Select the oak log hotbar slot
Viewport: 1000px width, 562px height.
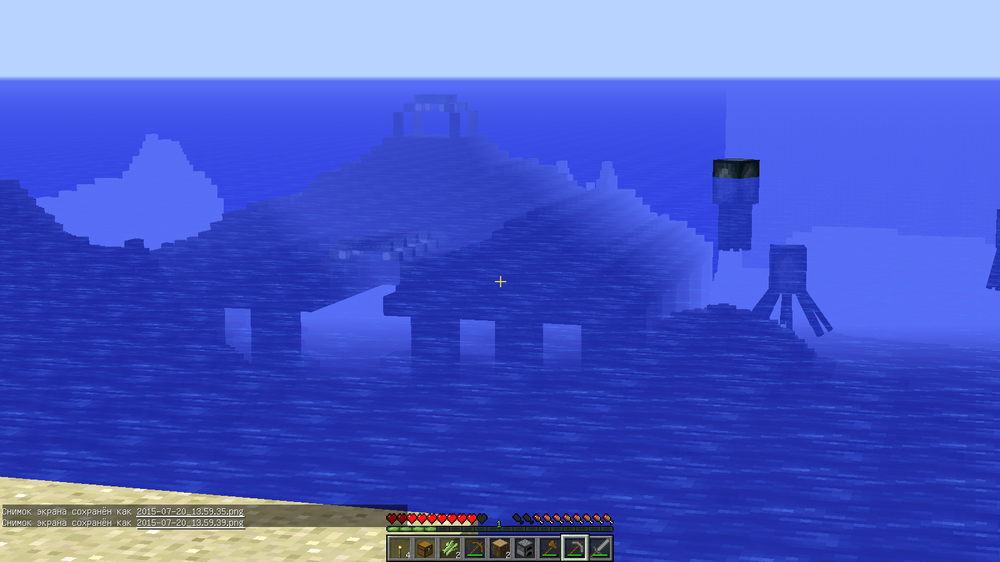pyautogui.click(x=500, y=548)
